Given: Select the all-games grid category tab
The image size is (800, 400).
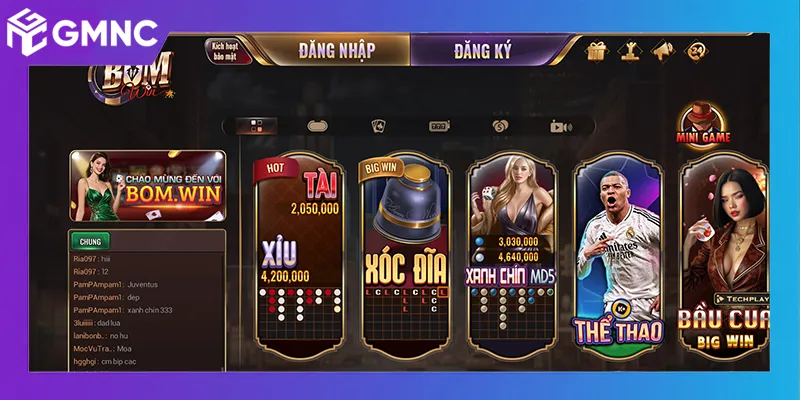Looking at the screenshot, I should (257, 126).
